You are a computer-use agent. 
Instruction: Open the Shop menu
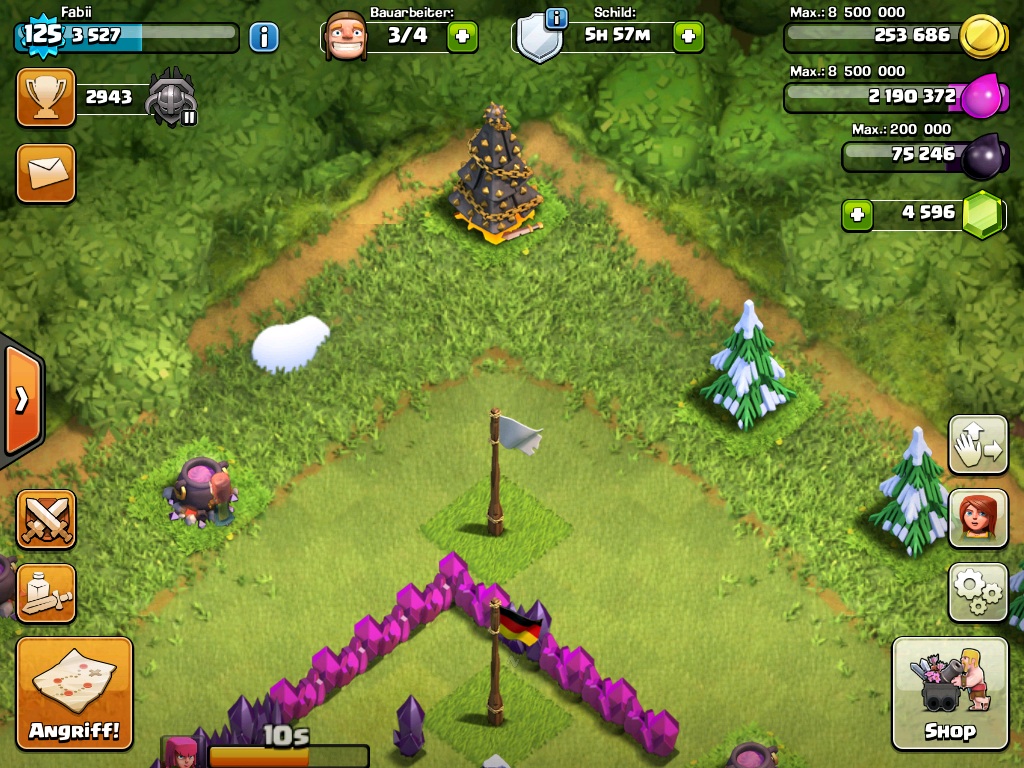949,692
